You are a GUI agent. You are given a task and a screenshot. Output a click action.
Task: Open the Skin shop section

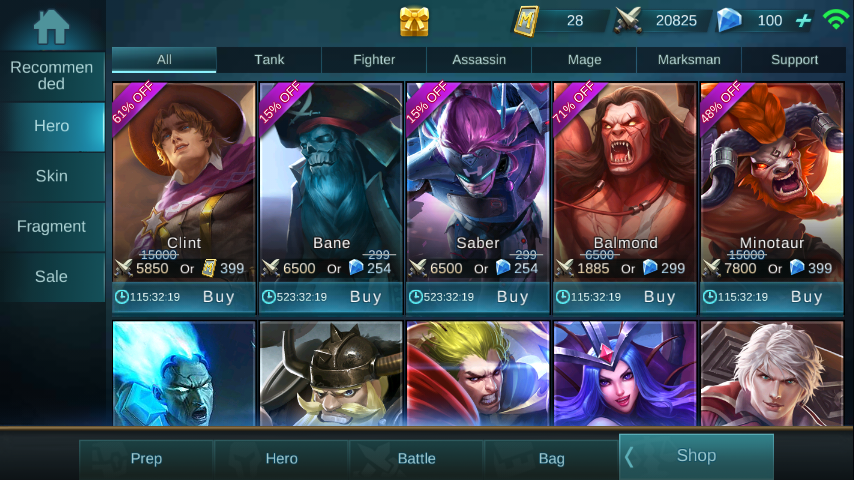(52, 176)
